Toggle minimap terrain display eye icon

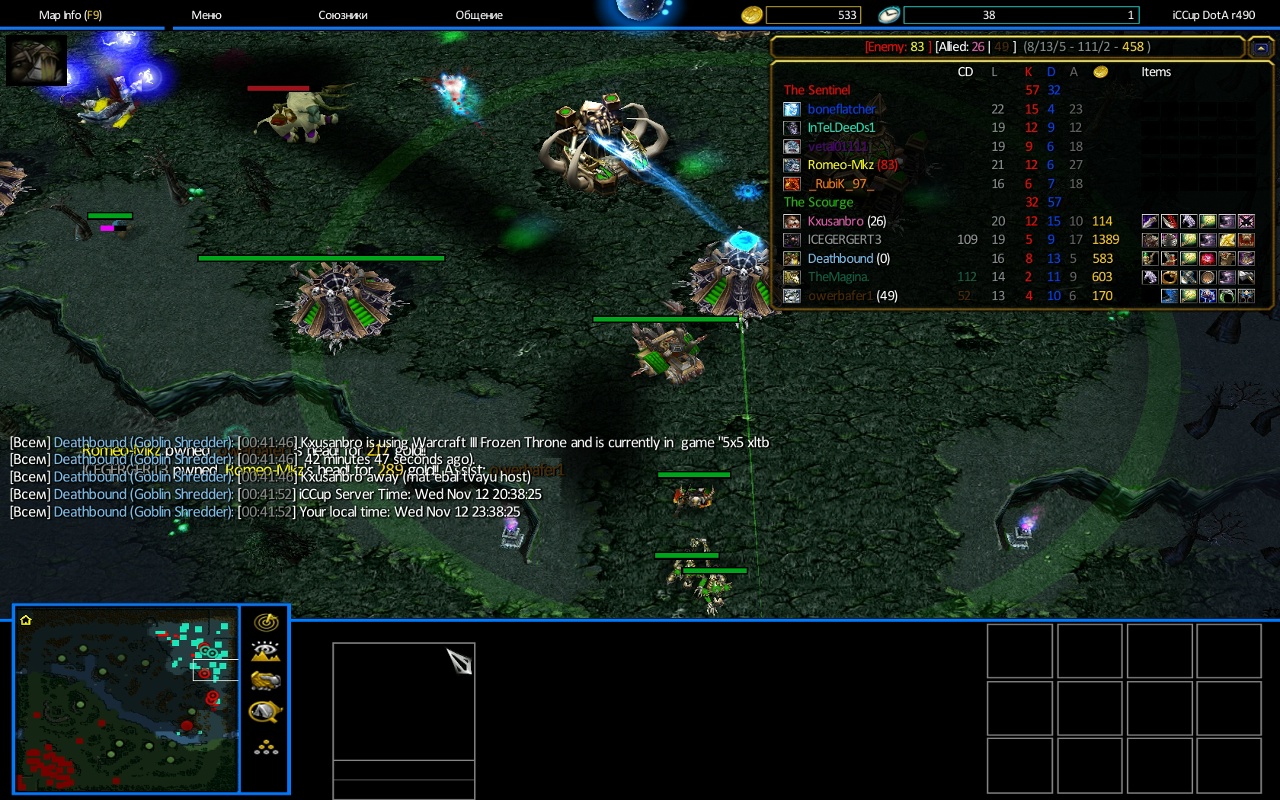click(265, 652)
